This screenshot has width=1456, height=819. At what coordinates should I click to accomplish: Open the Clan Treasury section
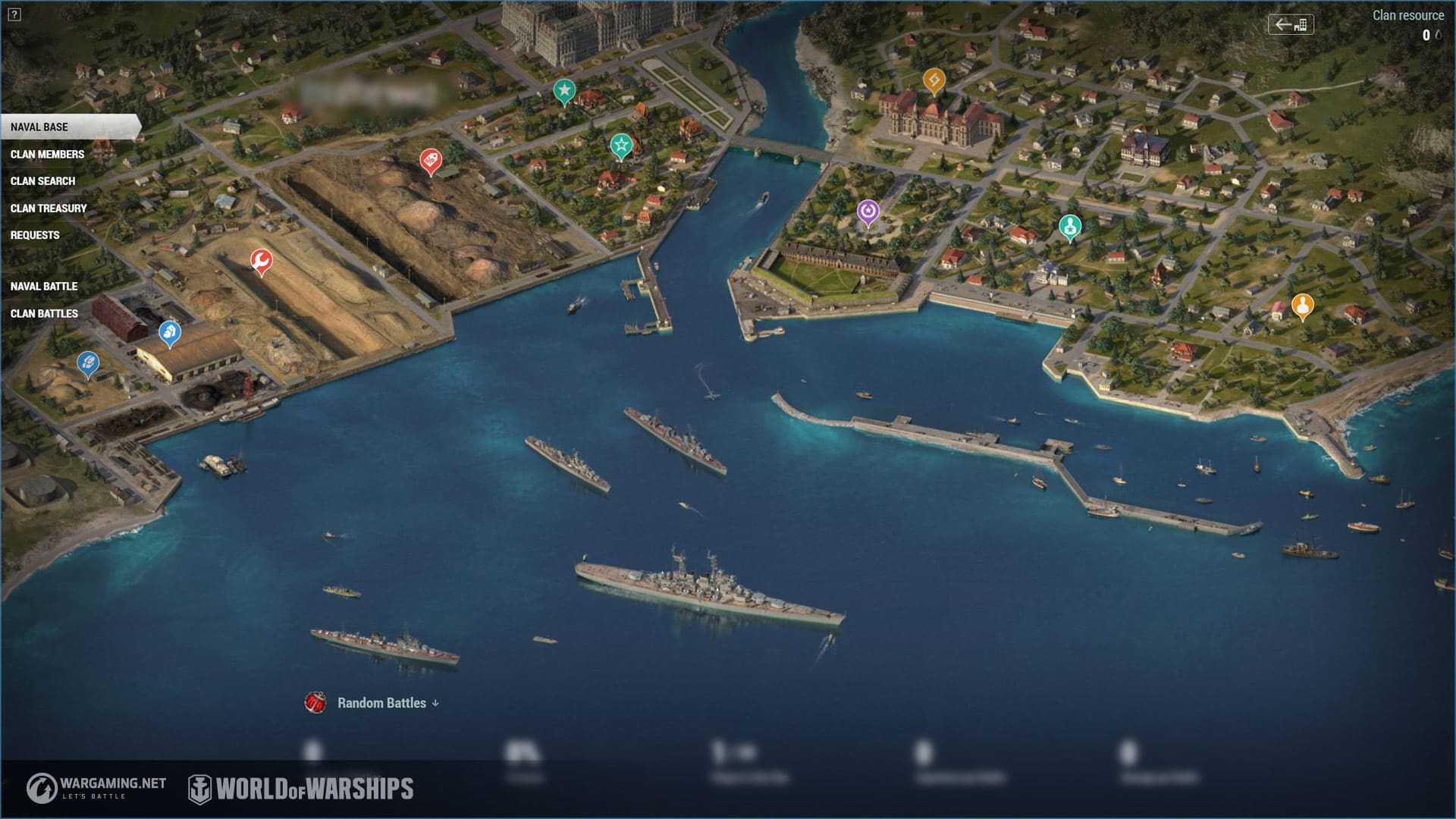click(x=49, y=209)
